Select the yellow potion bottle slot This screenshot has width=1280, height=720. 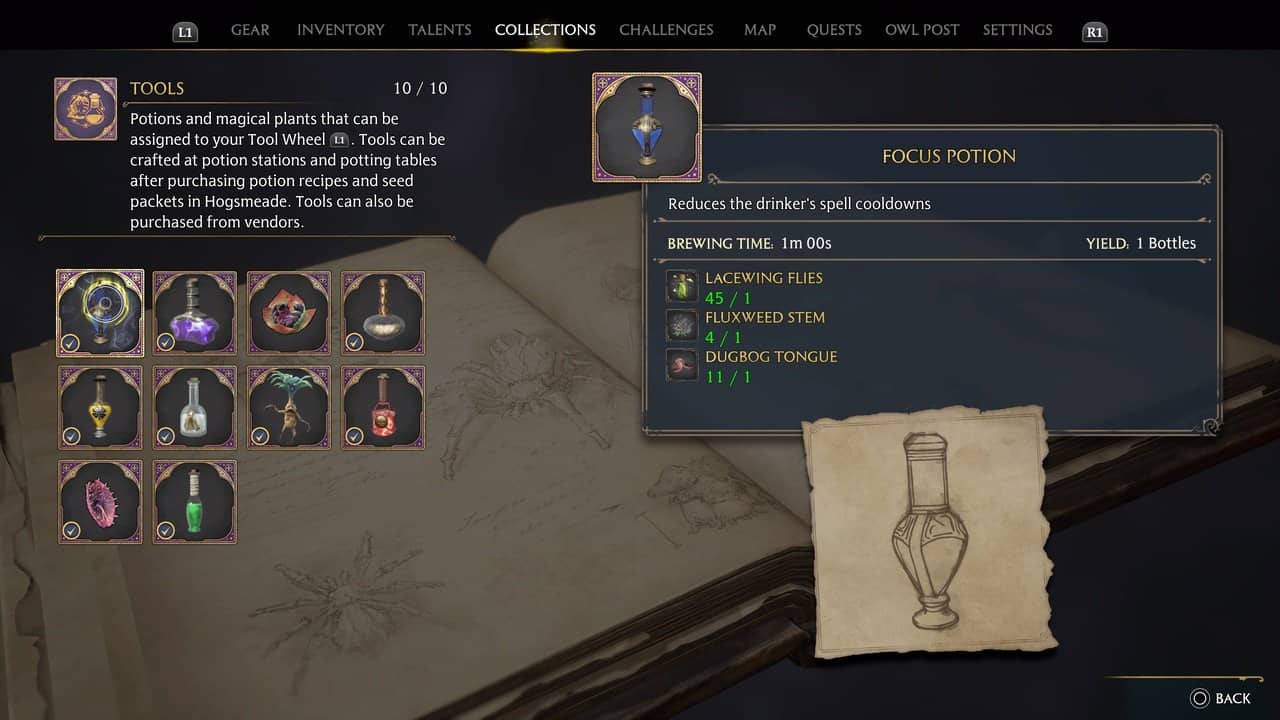(100, 407)
